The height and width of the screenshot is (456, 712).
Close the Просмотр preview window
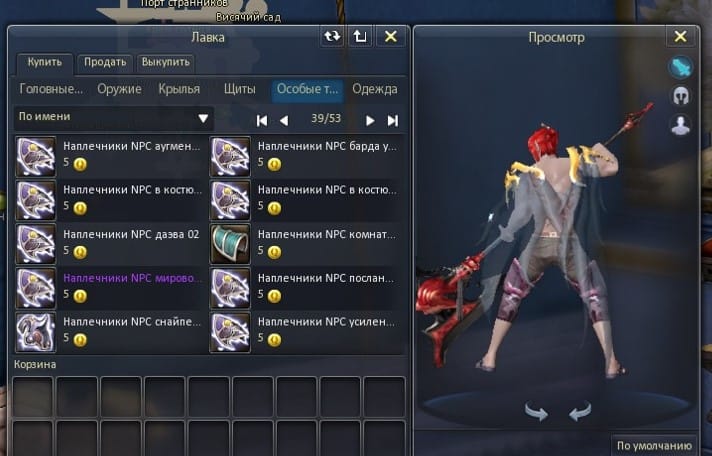(x=681, y=37)
